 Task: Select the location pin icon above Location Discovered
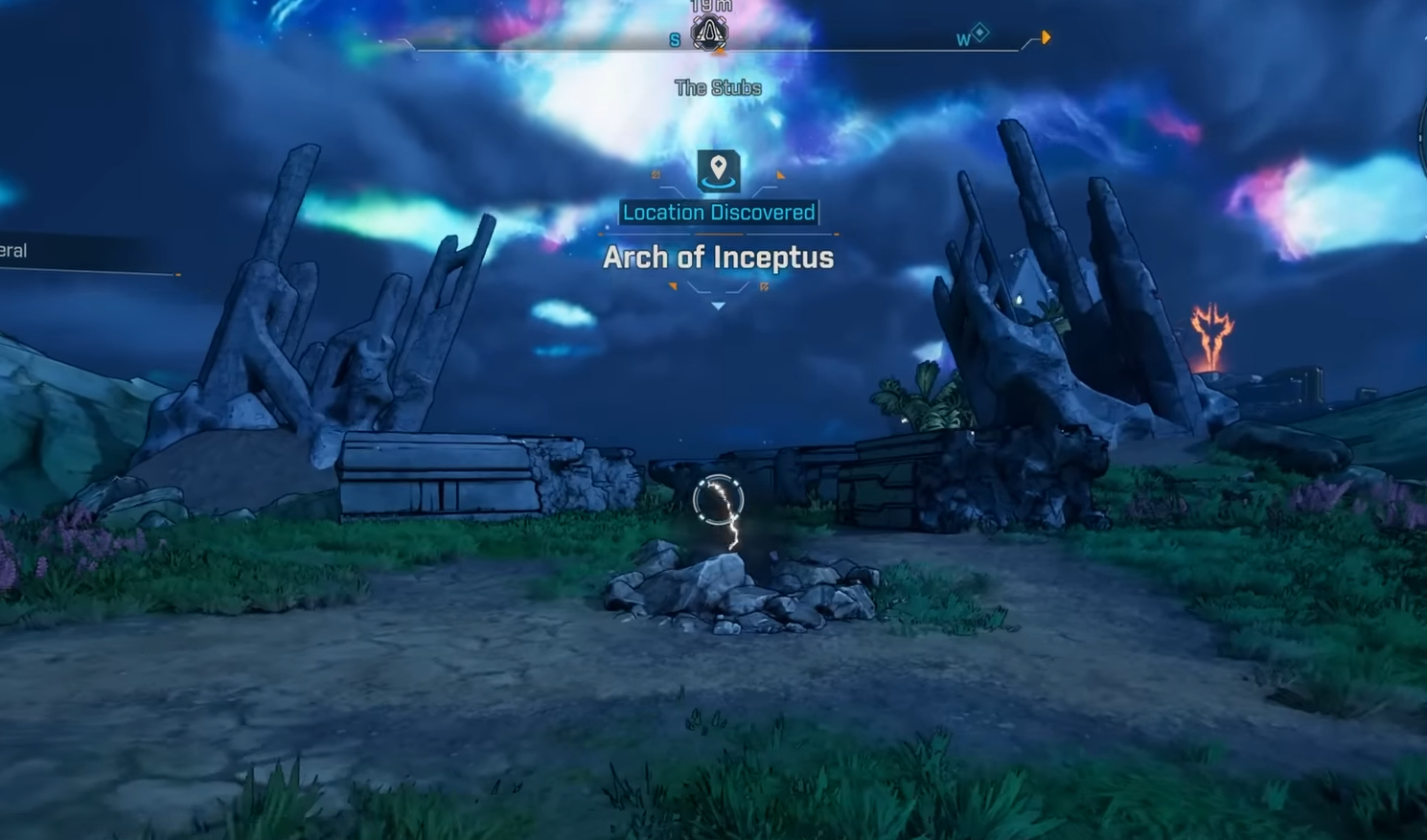click(x=718, y=170)
